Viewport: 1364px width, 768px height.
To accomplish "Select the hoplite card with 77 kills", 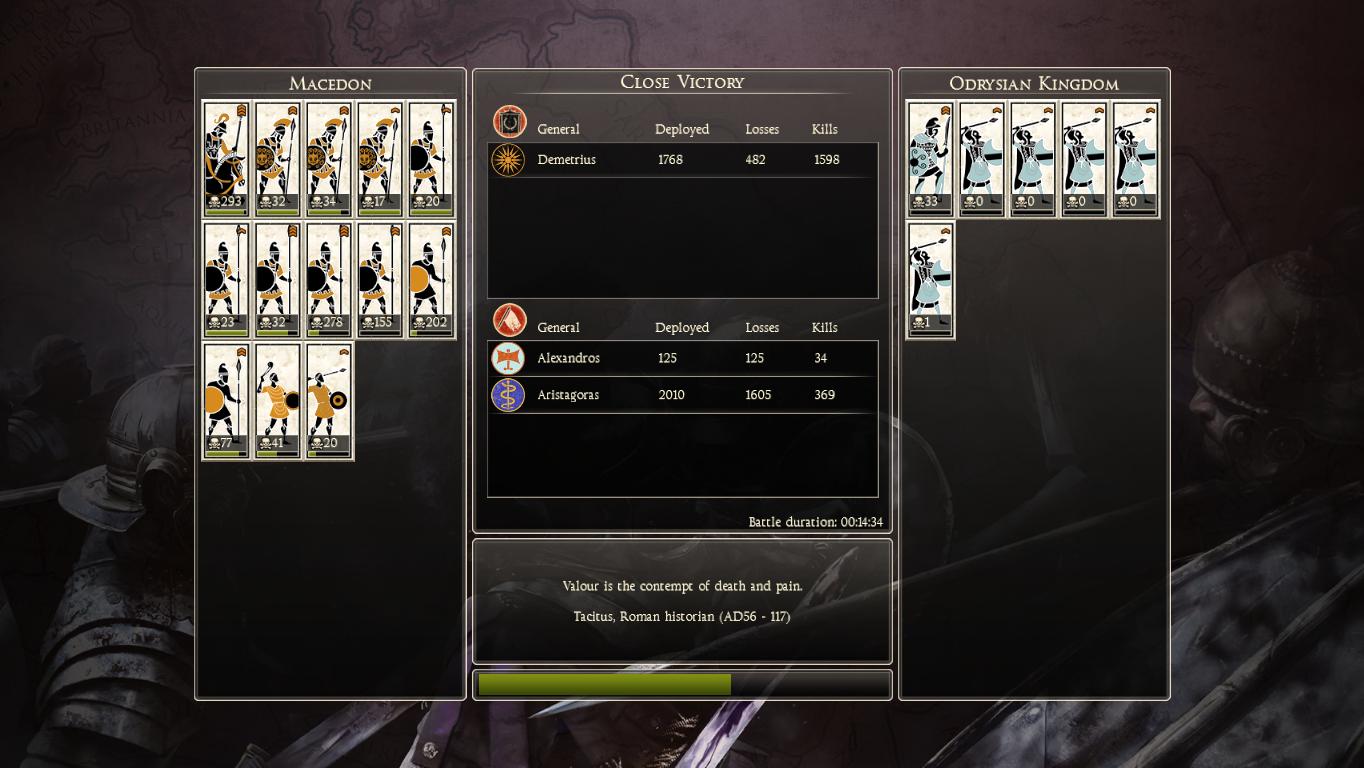I will pos(226,400).
